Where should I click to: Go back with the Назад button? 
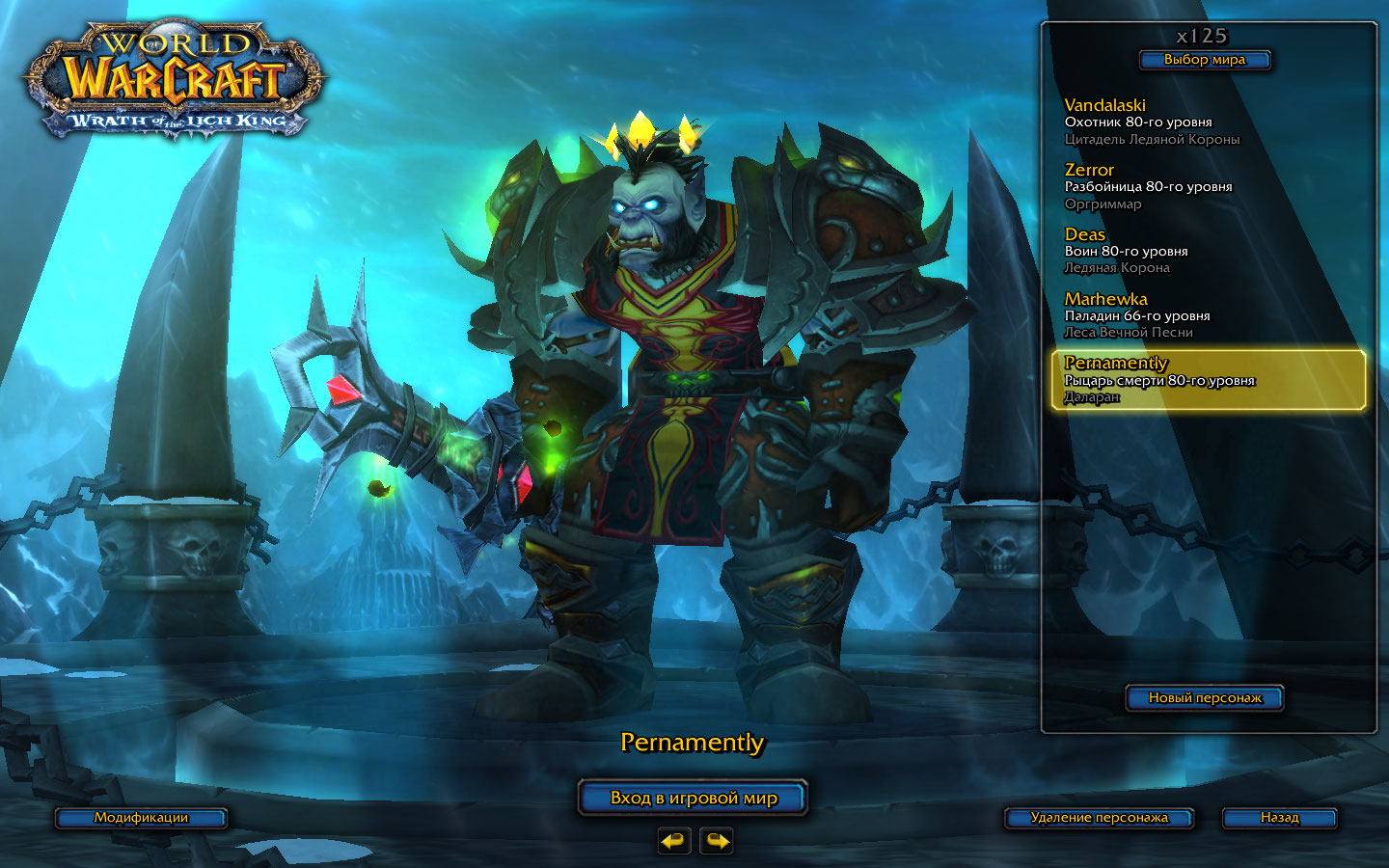[1279, 818]
